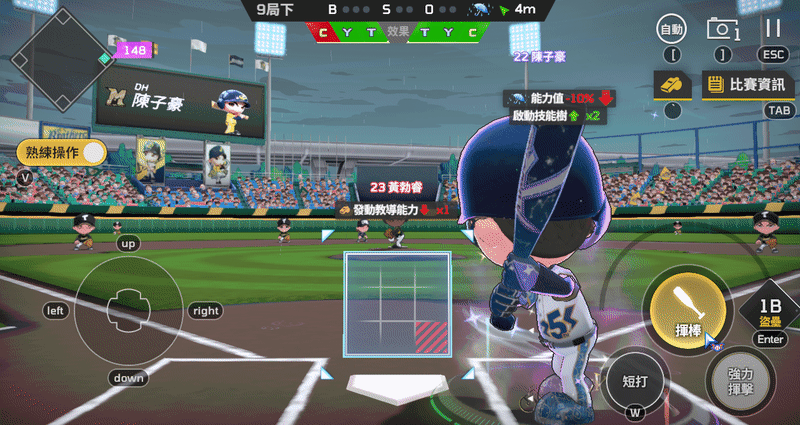Switch the camera view
This screenshot has height=425, width=800.
point(722,30)
